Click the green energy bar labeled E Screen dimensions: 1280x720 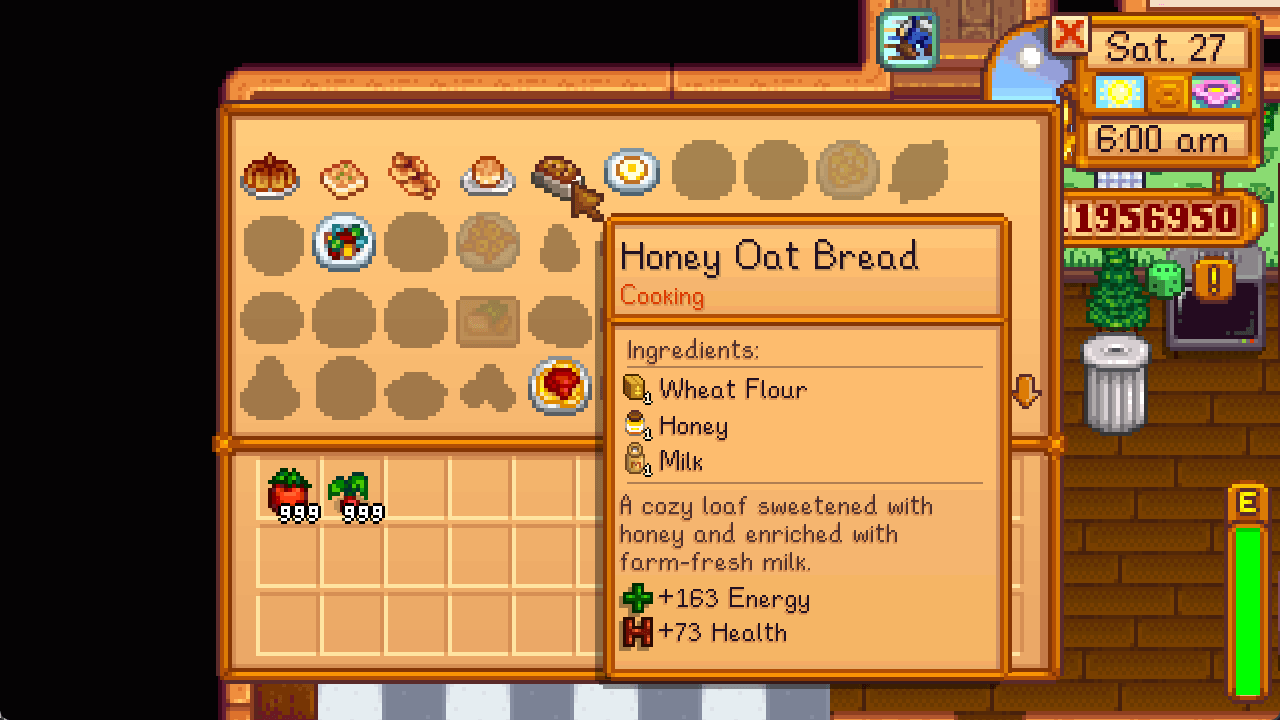point(1245,600)
